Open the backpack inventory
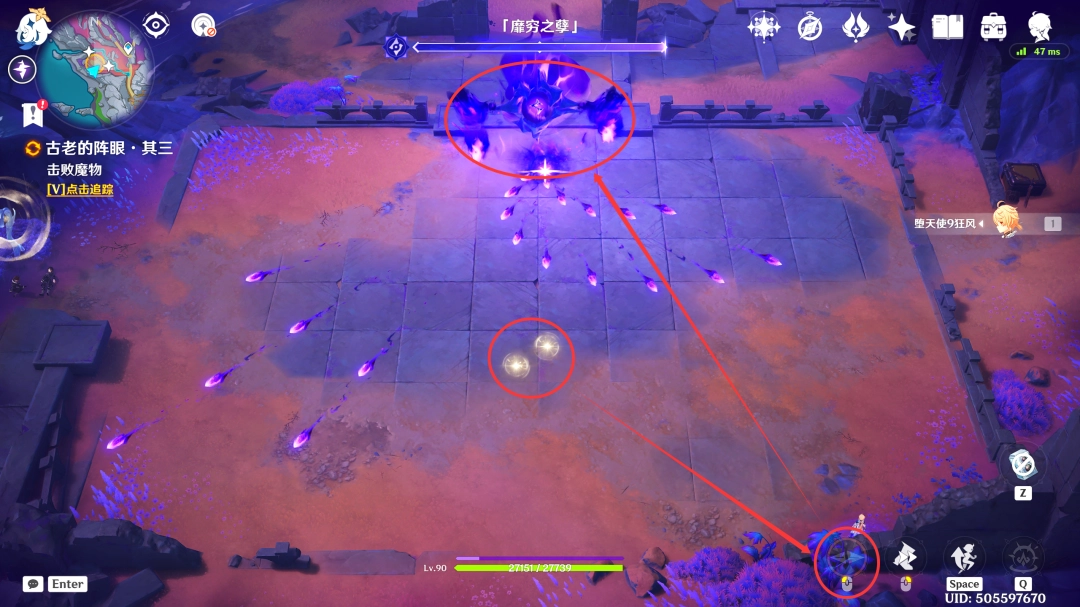Screen dimensions: 1080x607 pos(993,27)
